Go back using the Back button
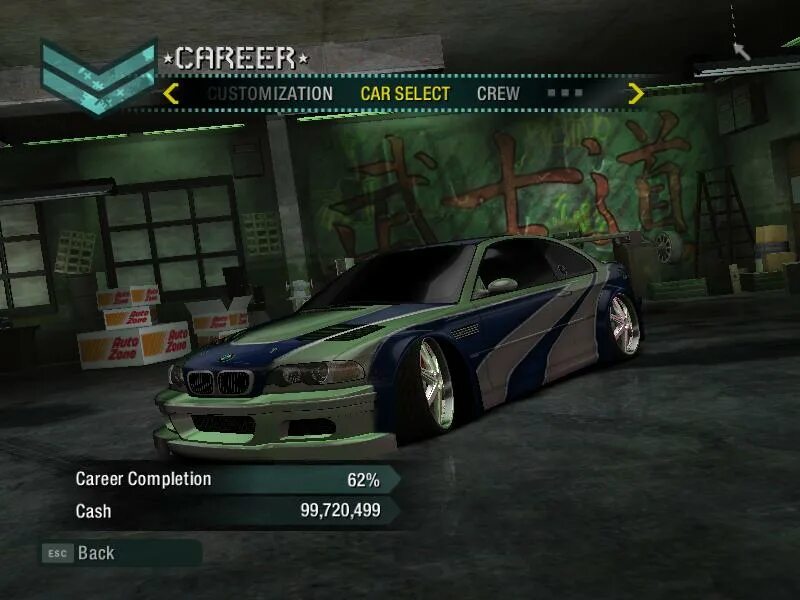This screenshot has height=600, width=800. click(x=95, y=553)
